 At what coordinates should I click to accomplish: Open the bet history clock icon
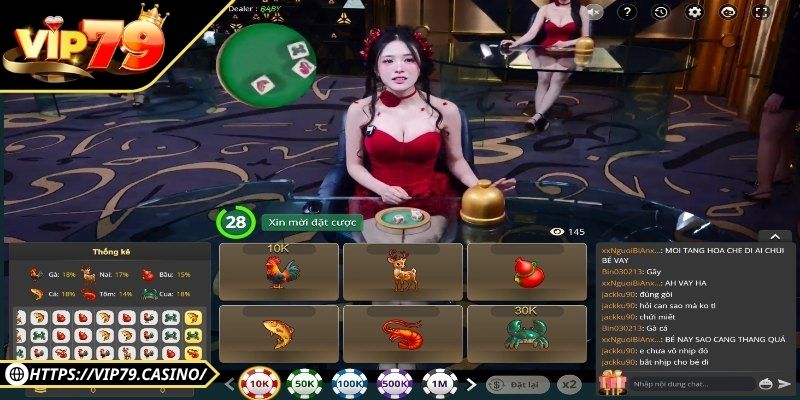660,12
